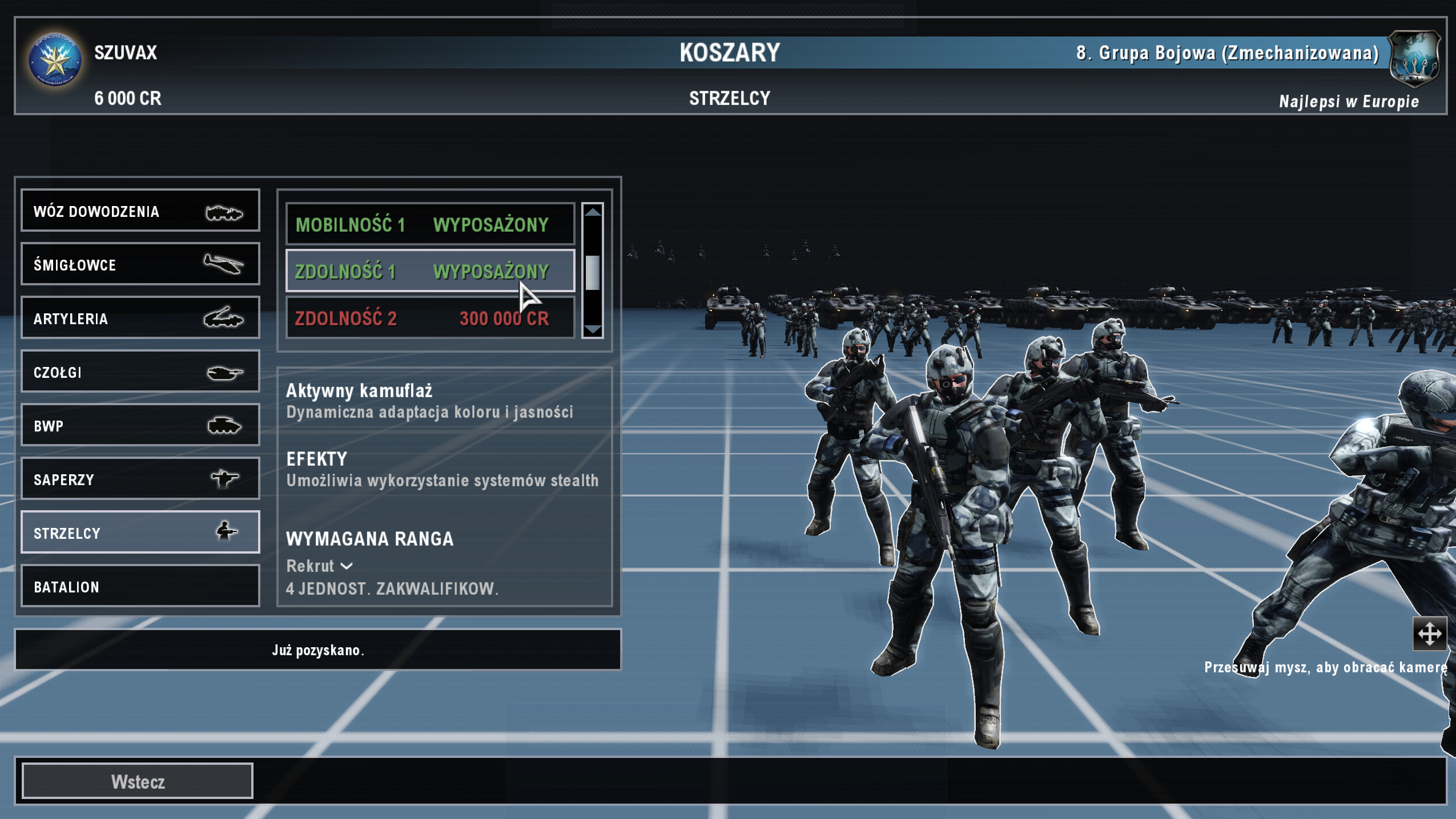The image size is (1456, 819).
Task: Choose the Zdolność 1 upgrade row
Action: pyautogui.click(x=430, y=271)
